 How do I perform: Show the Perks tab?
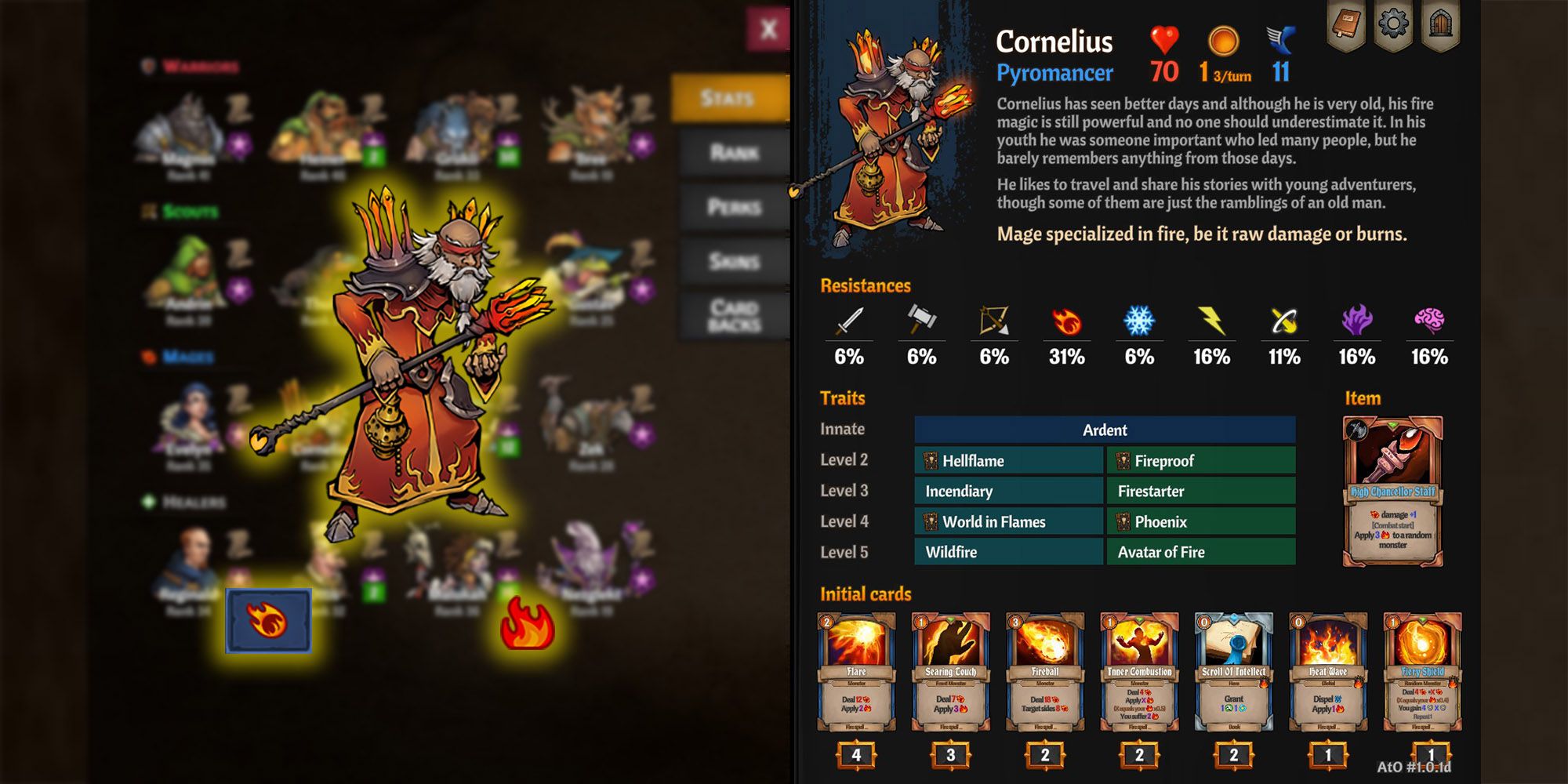coord(734,207)
